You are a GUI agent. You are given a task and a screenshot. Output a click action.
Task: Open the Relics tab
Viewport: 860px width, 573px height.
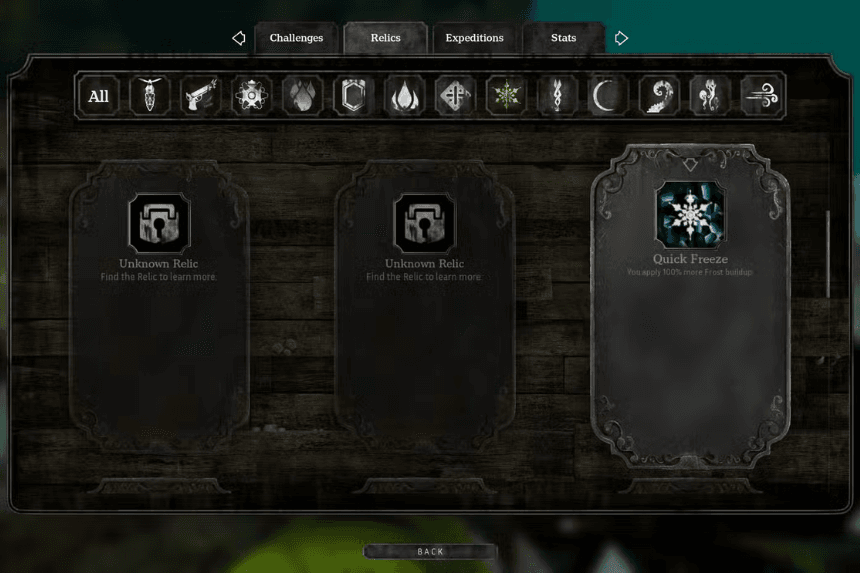(385, 38)
